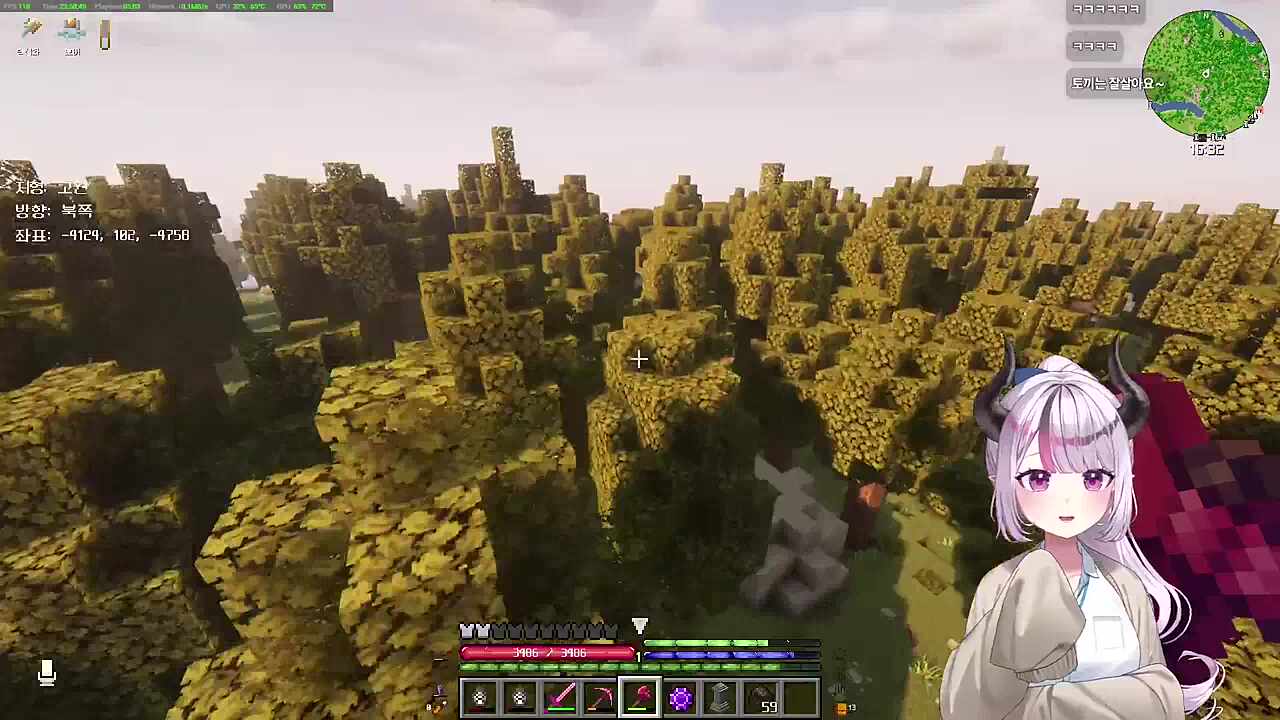Image resolution: width=1280 pixels, height=720 pixels.
Task: Click the circular minimap
Action: coord(1206,73)
